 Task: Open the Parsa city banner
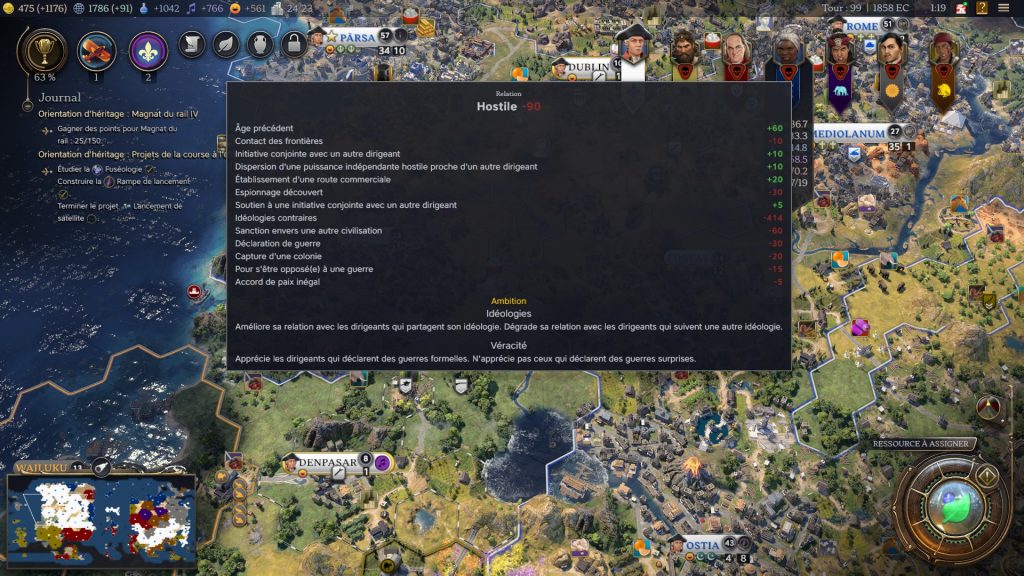tap(356, 37)
